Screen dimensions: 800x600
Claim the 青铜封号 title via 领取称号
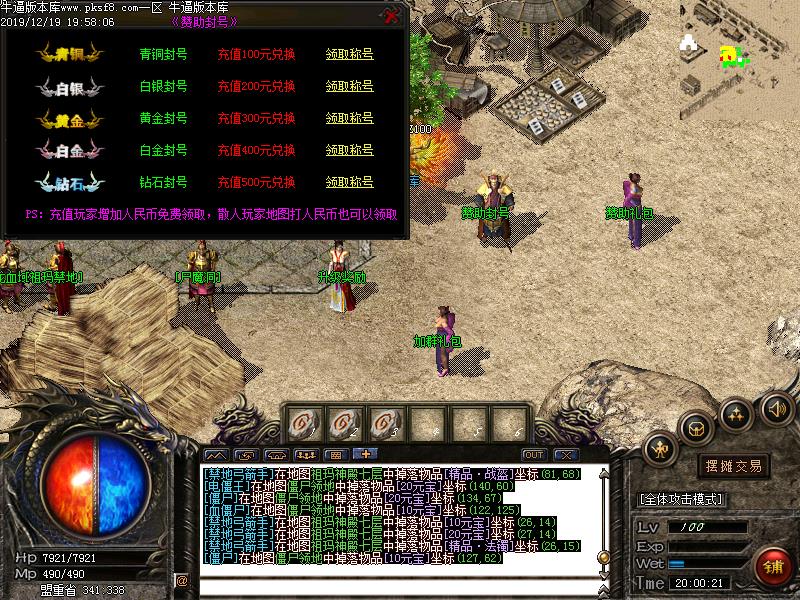click(349, 54)
